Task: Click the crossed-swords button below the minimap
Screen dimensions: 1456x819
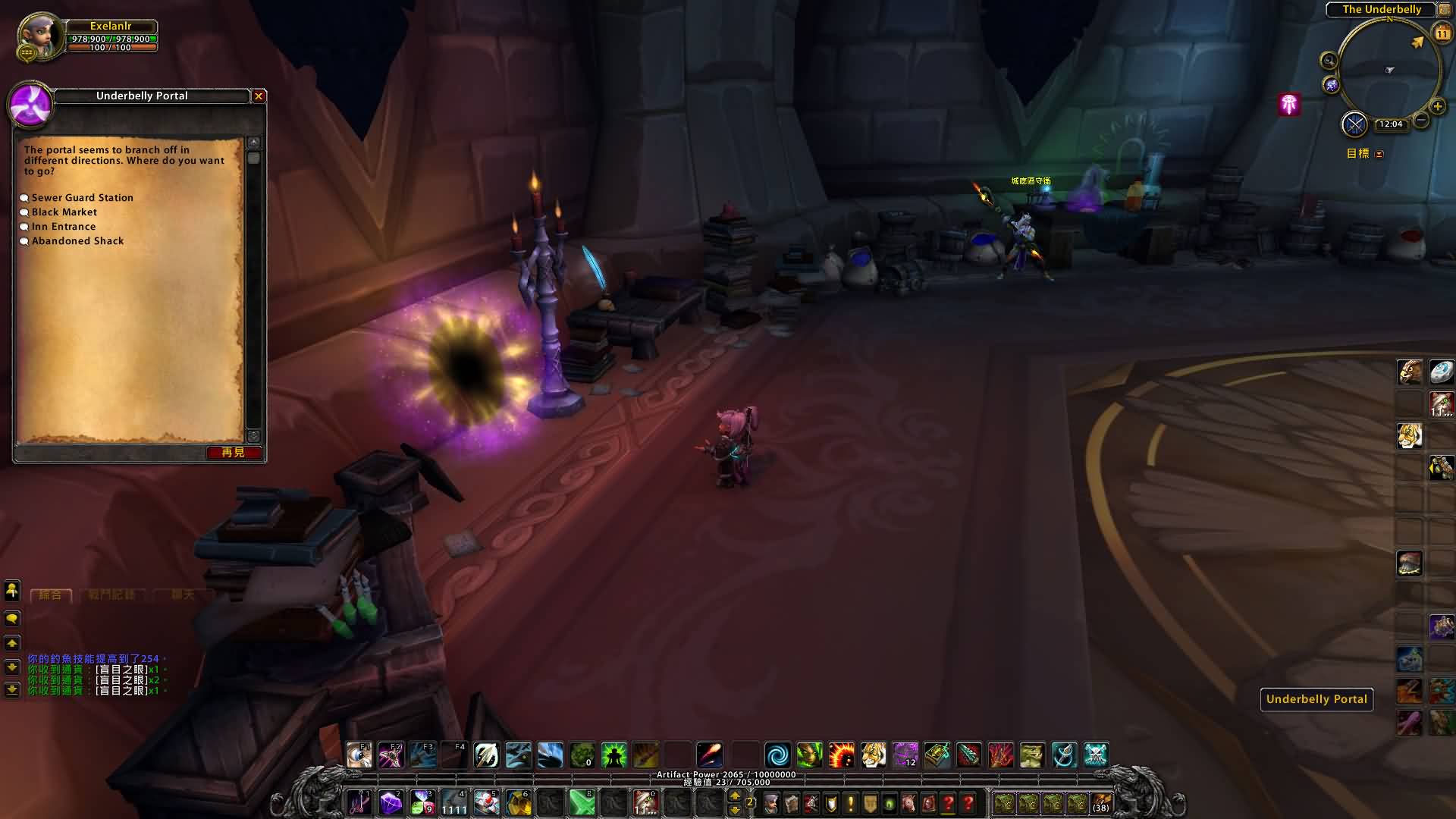Action: click(1354, 124)
